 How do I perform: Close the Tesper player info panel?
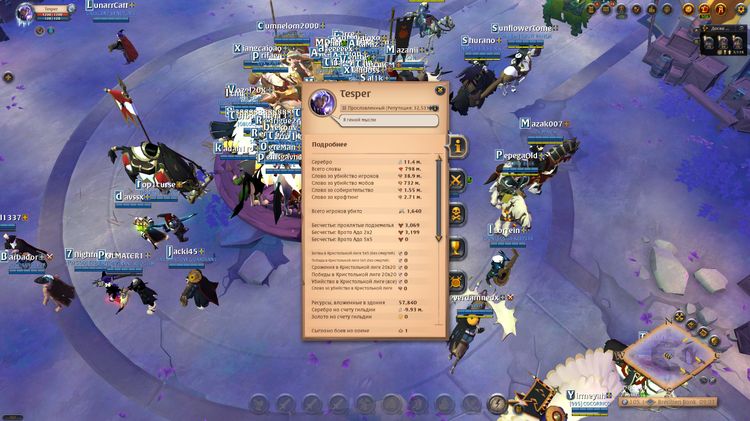point(440,91)
